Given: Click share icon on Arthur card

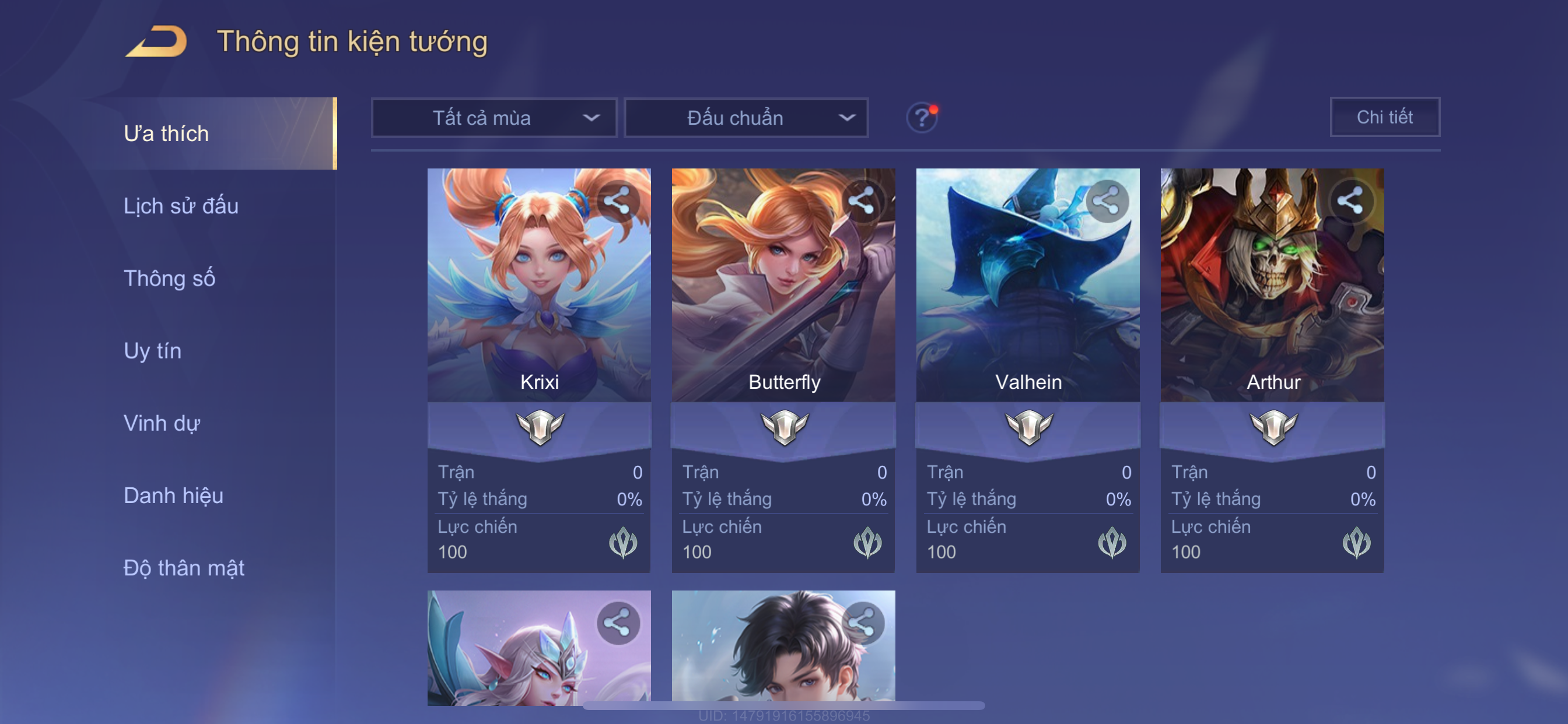Looking at the screenshot, I should point(1350,201).
